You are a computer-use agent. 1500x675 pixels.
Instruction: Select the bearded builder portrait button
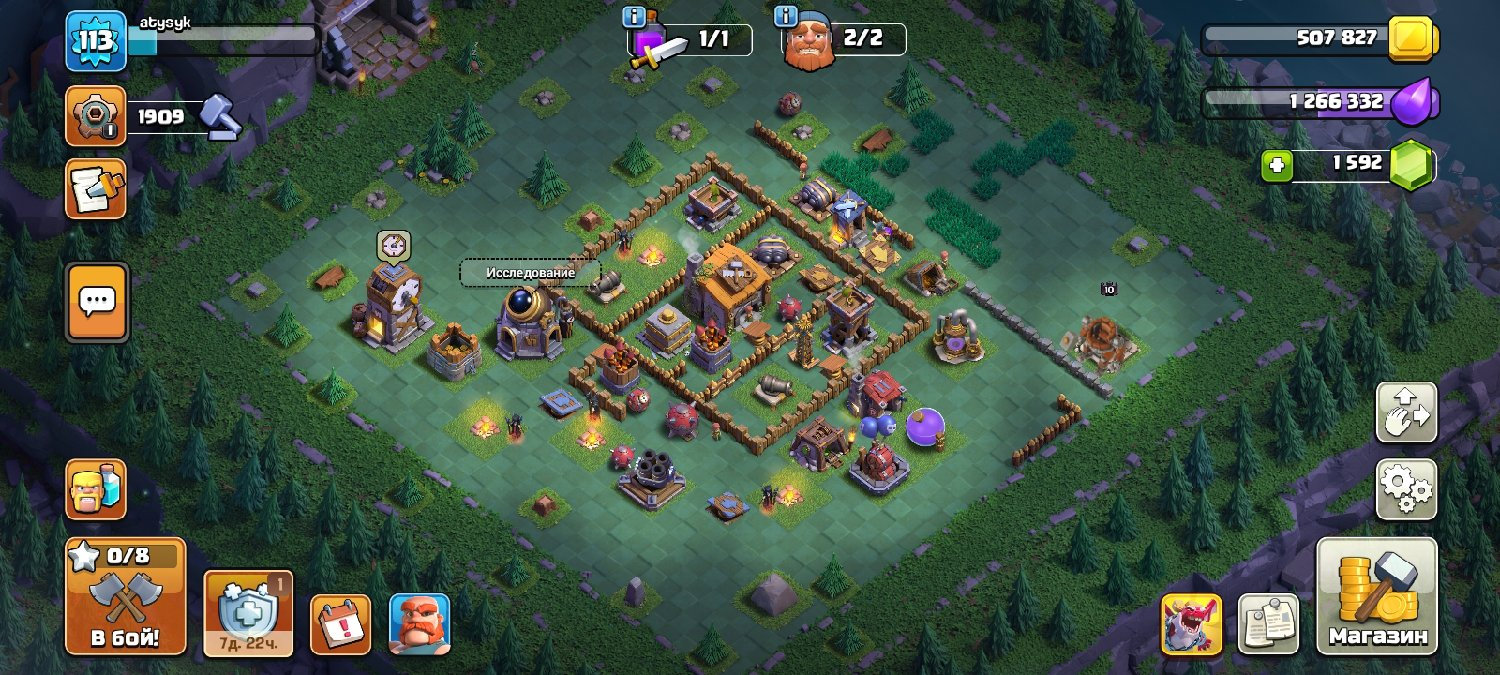click(x=419, y=624)
